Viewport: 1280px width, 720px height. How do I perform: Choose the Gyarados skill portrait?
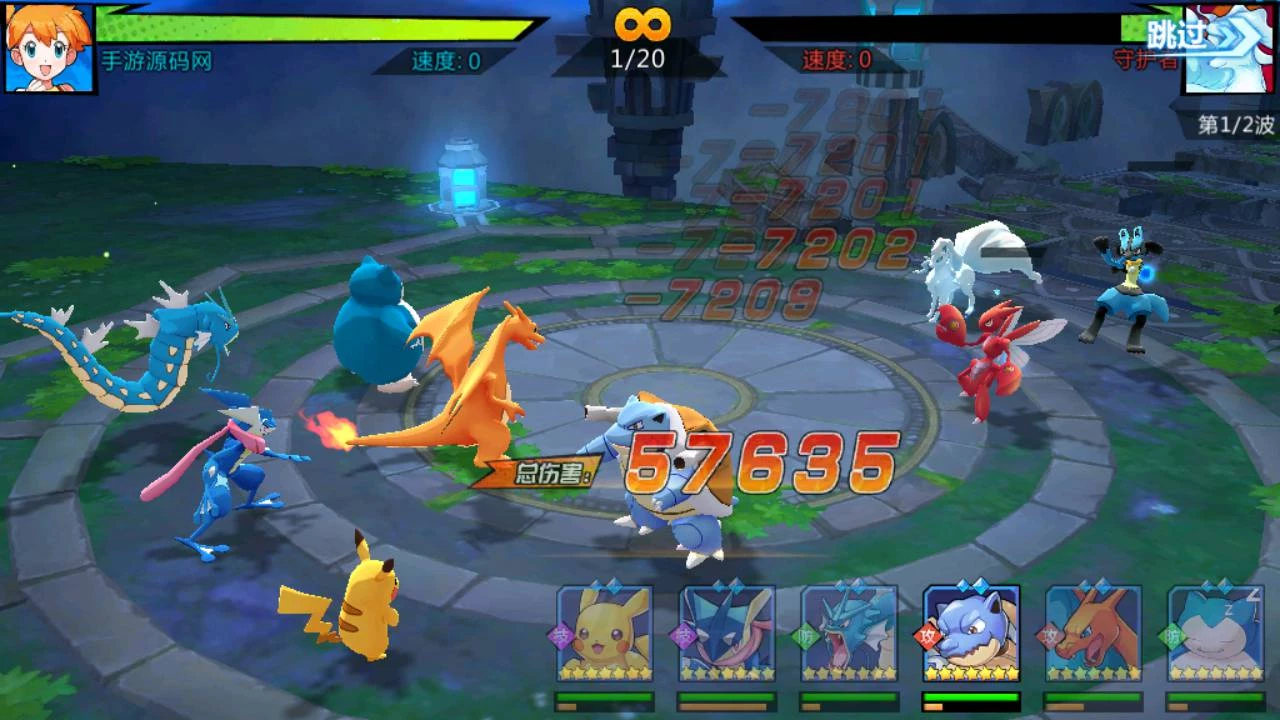coord(849,634)
